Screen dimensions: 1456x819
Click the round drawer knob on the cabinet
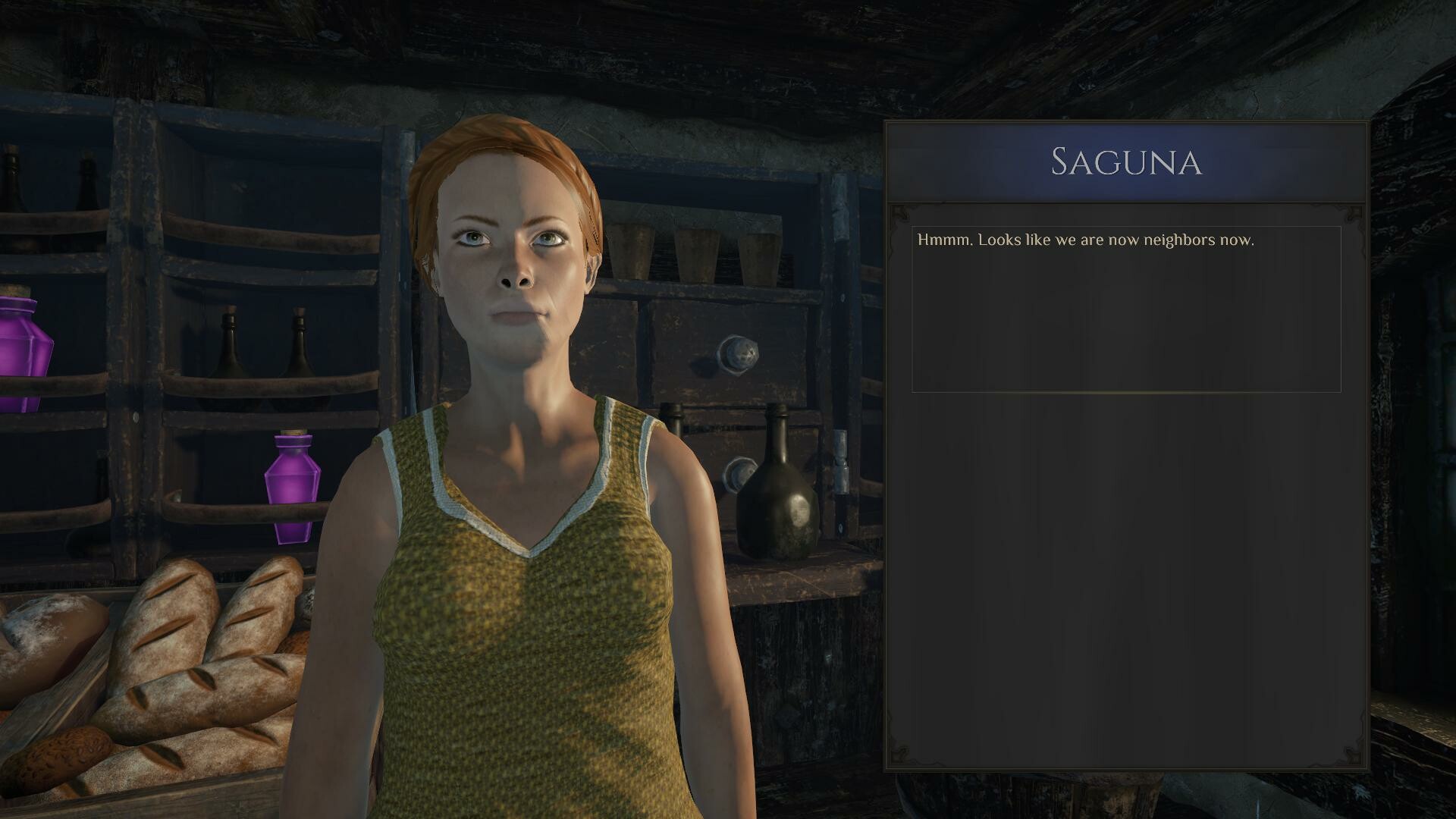tap(738, 353)
